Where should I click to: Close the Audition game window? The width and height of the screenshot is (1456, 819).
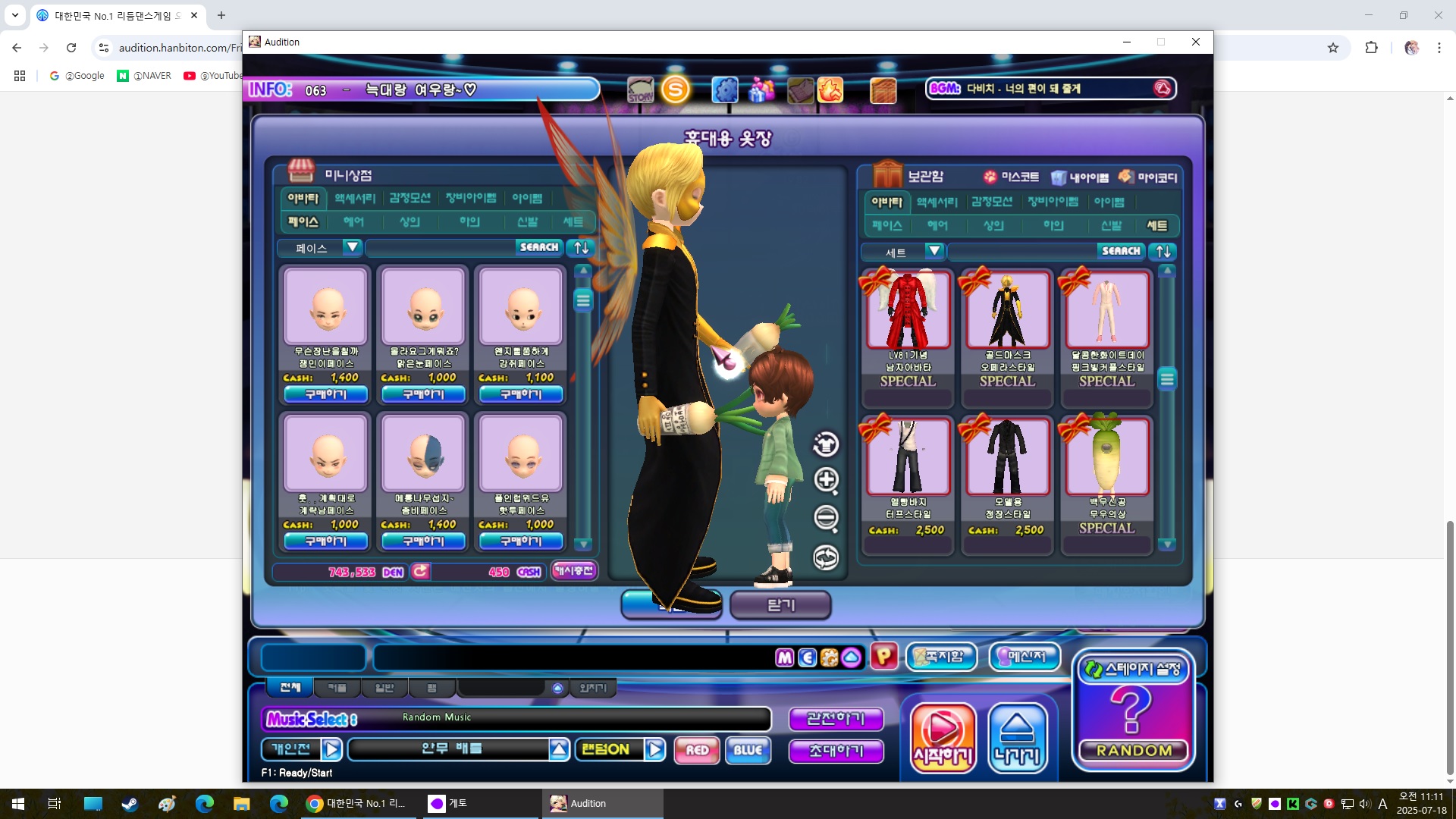[1196, 42]
